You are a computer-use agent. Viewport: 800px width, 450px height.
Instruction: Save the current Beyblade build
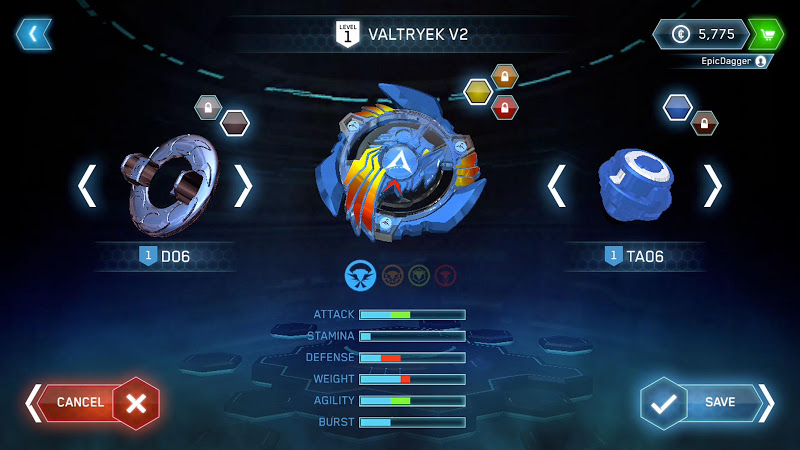point(707,402)
